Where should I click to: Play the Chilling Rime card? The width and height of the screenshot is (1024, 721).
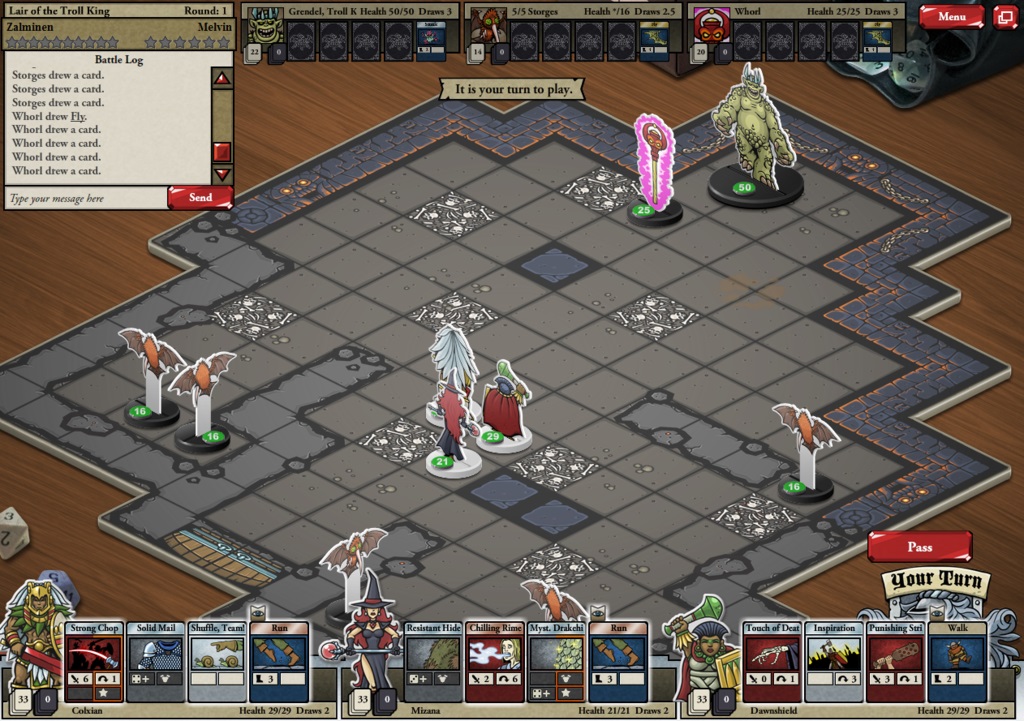pos(494,662)
